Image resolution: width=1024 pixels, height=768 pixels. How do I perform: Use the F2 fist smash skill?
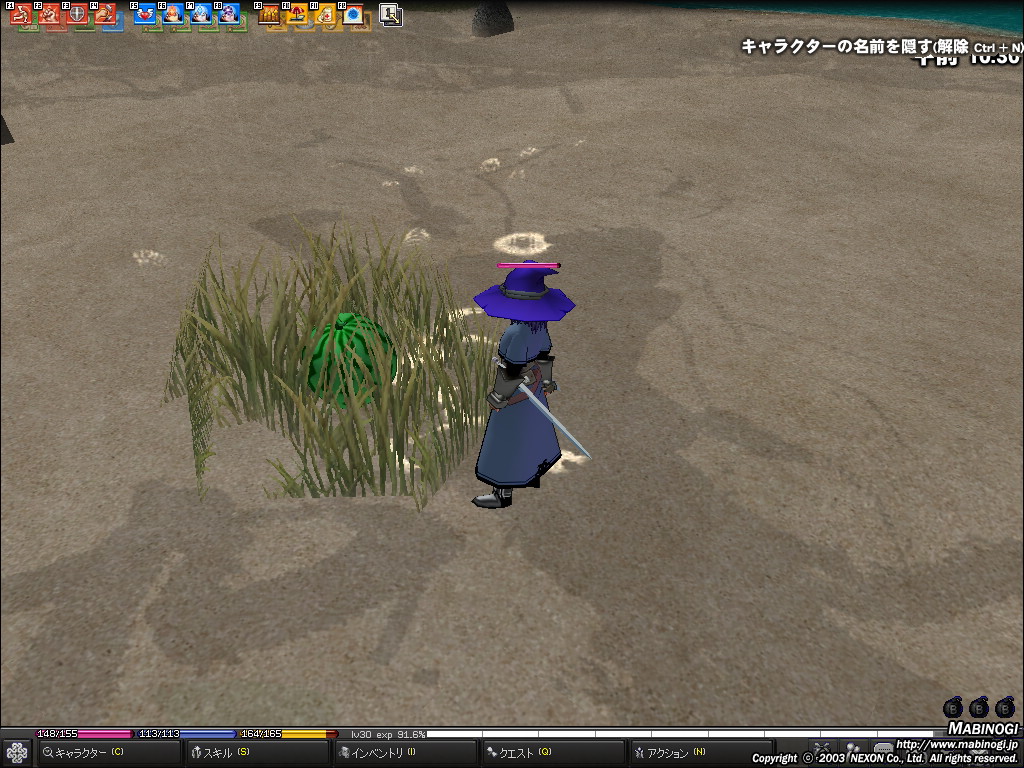49,15
